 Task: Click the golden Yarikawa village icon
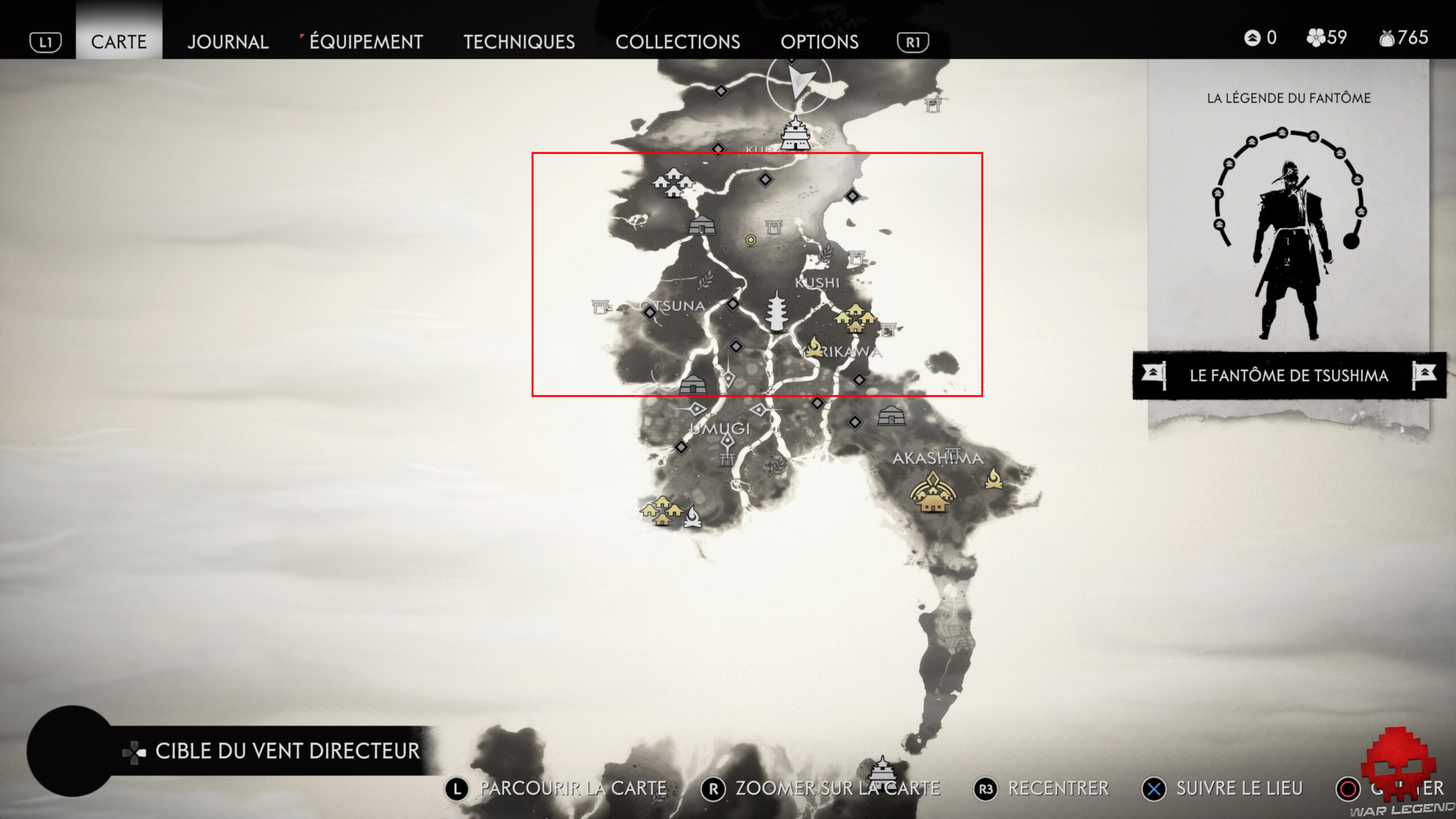856,318
